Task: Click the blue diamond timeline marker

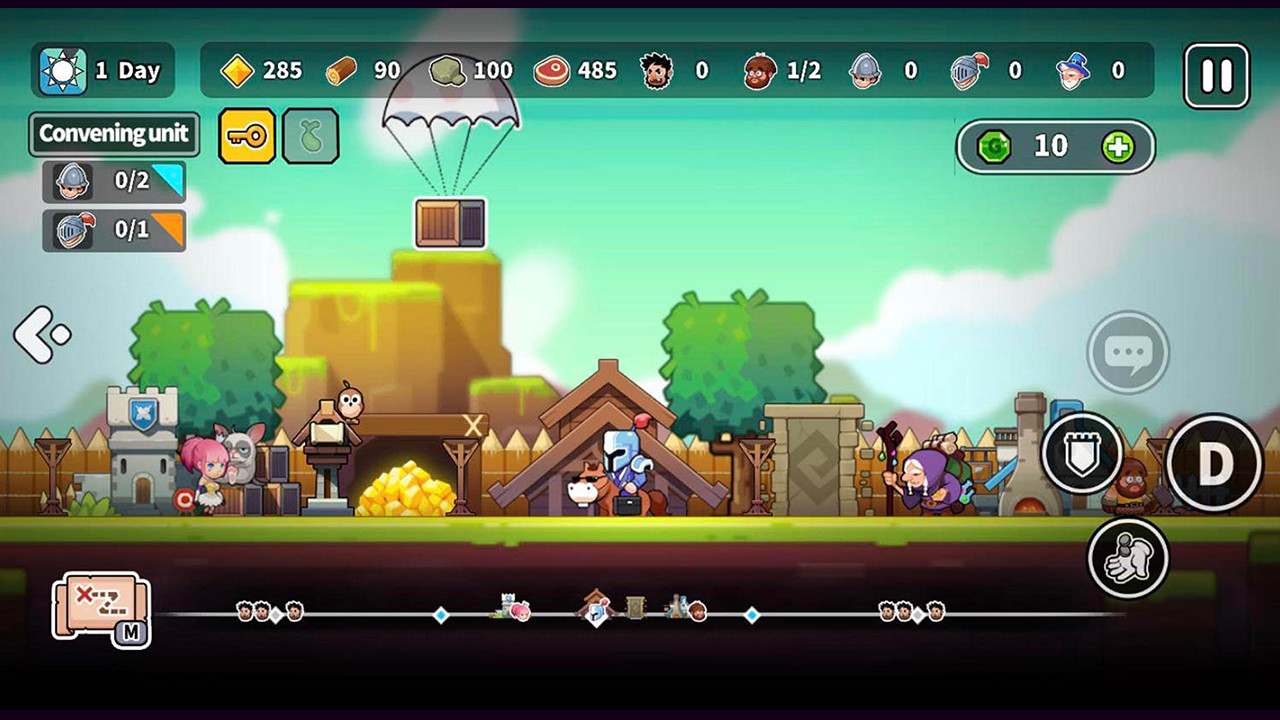Action: click(x=440, y=617)
